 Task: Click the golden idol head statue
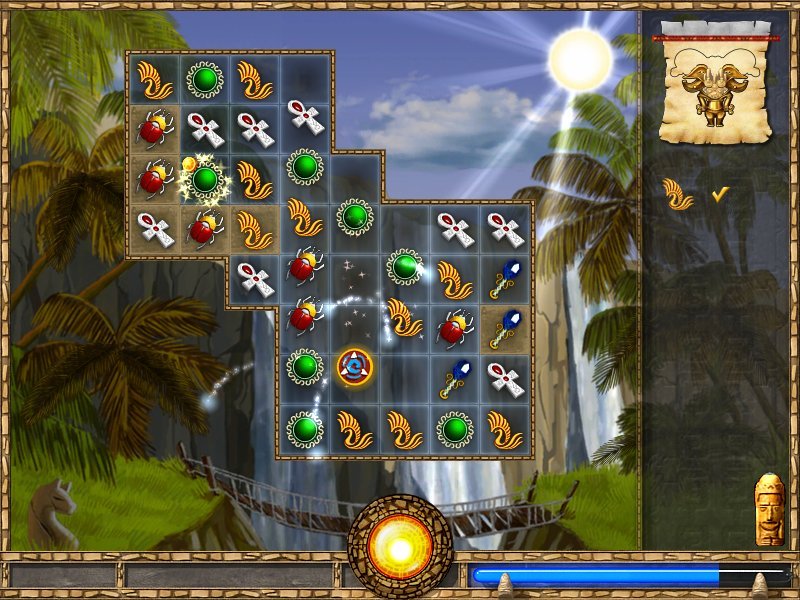click(x=769, y=510)
